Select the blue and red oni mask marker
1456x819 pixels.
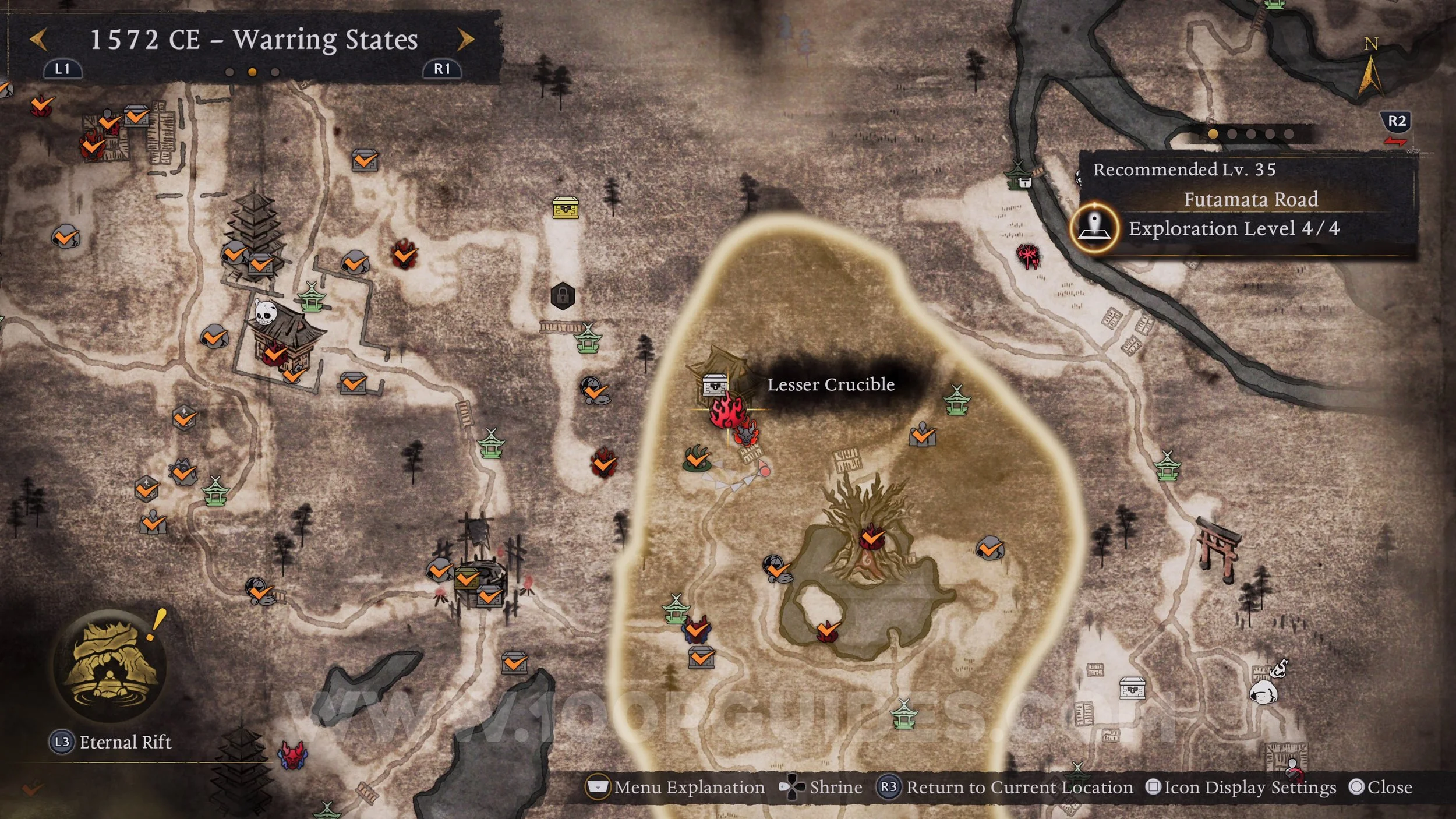292,755
